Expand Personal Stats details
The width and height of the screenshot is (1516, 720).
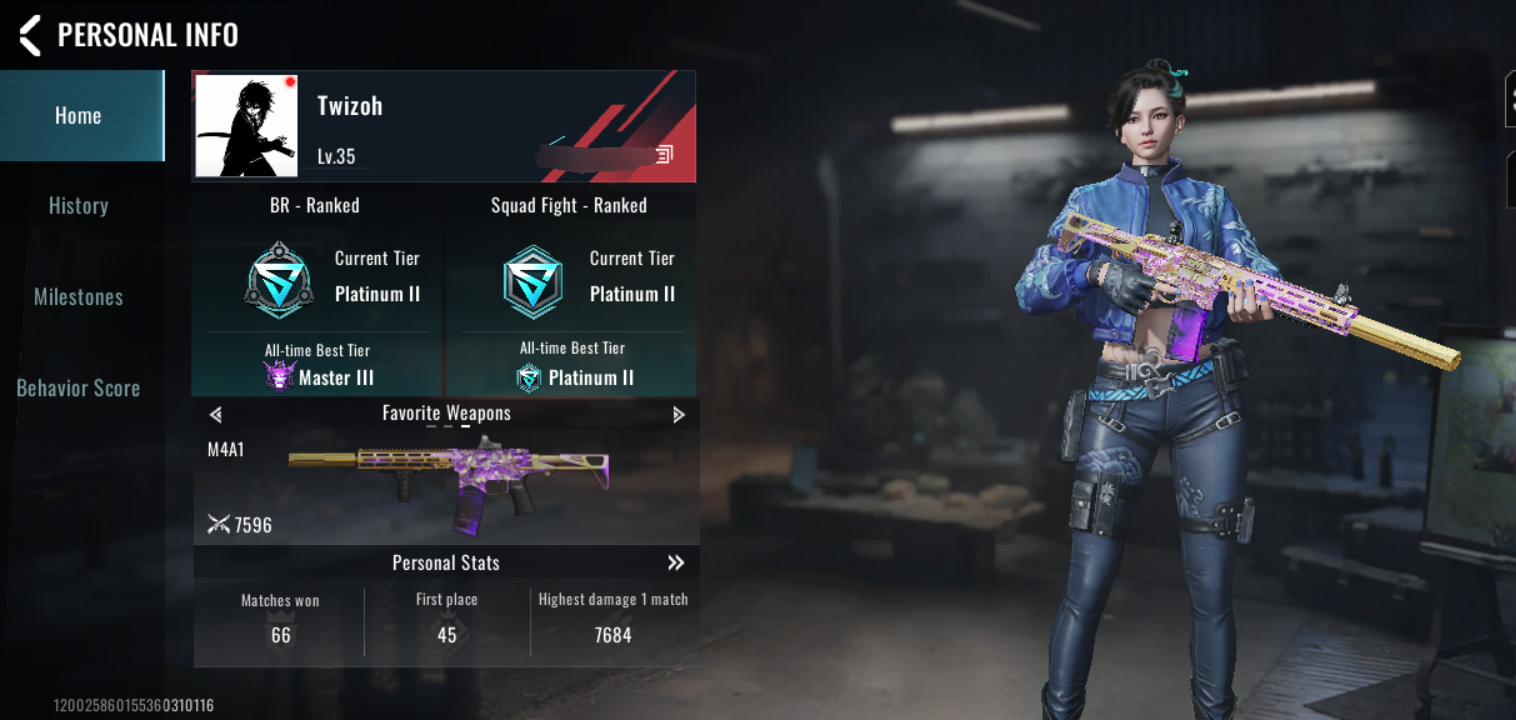click(676, 563)
